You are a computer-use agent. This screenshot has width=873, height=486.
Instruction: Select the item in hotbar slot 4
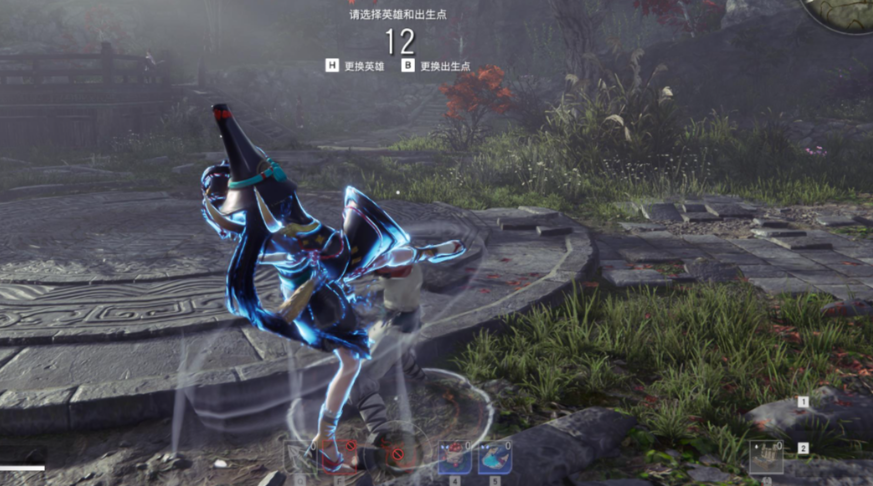tap(454, 457)
